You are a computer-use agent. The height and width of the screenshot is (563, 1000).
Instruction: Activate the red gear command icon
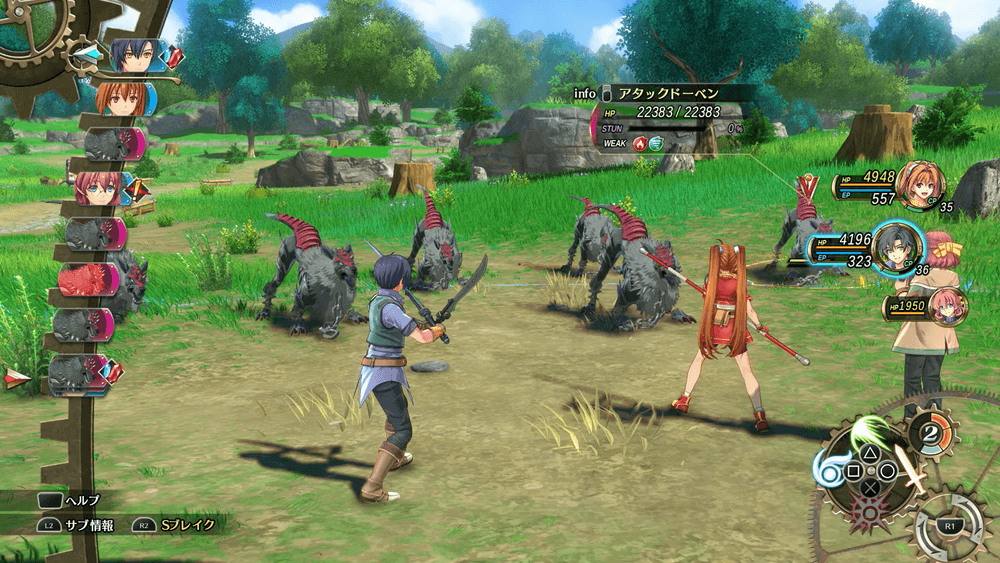click(x=868, y=513)
